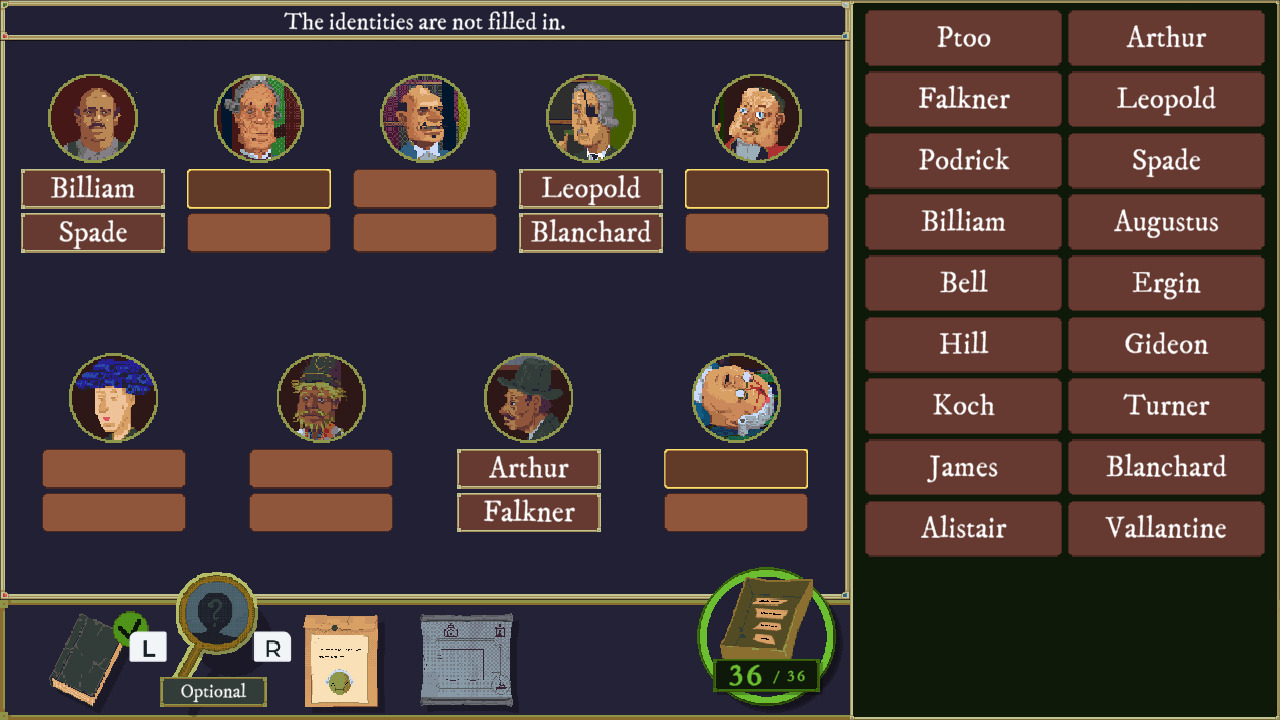The height and width of the screenshot is (720, 1280).
Task: Select the Koch name tile
Action: (962, 406)
